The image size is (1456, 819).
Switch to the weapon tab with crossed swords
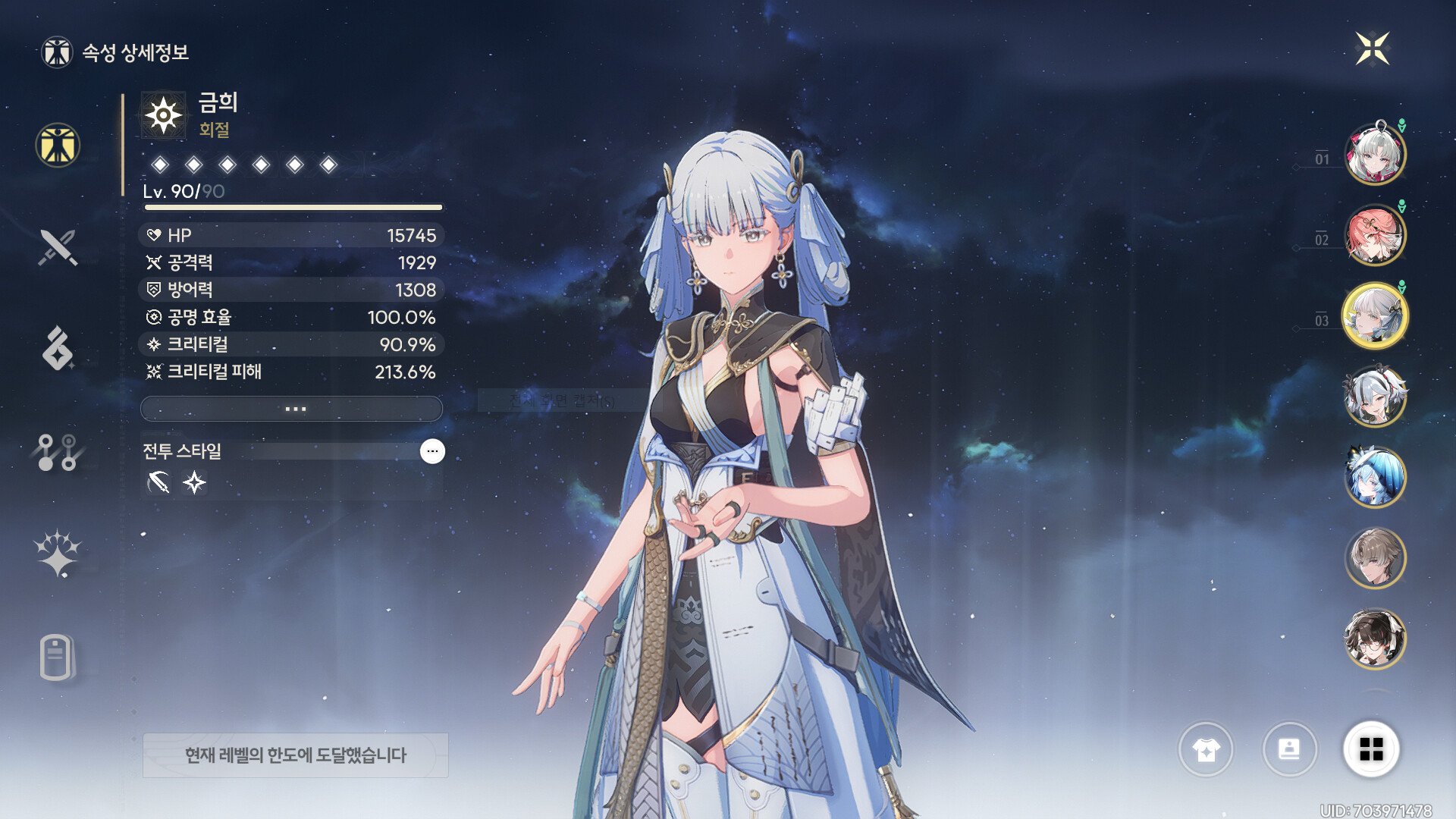tap(58, 247)
